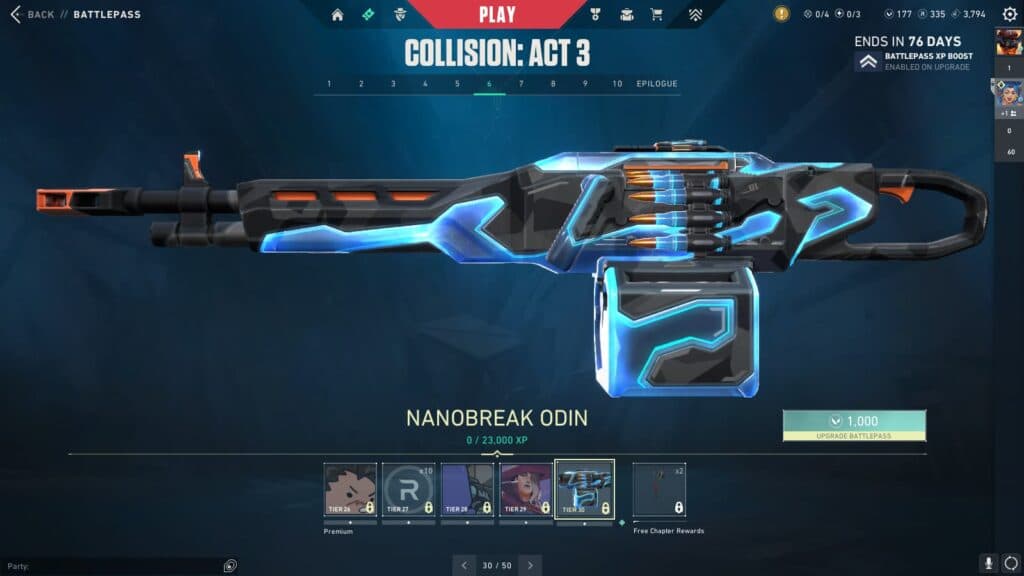Open the store shopping cart icon
The image size is (1024, 576).
pos(656,15)
